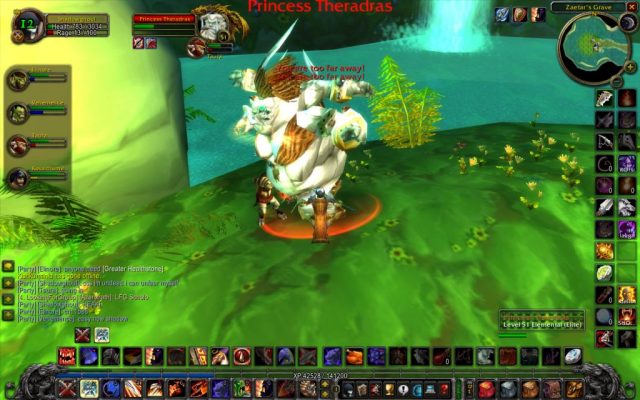This screenshot has height=400, width=640.
Task: Target the dark-haired party member's portrait
Action: [x=17, y=179]
